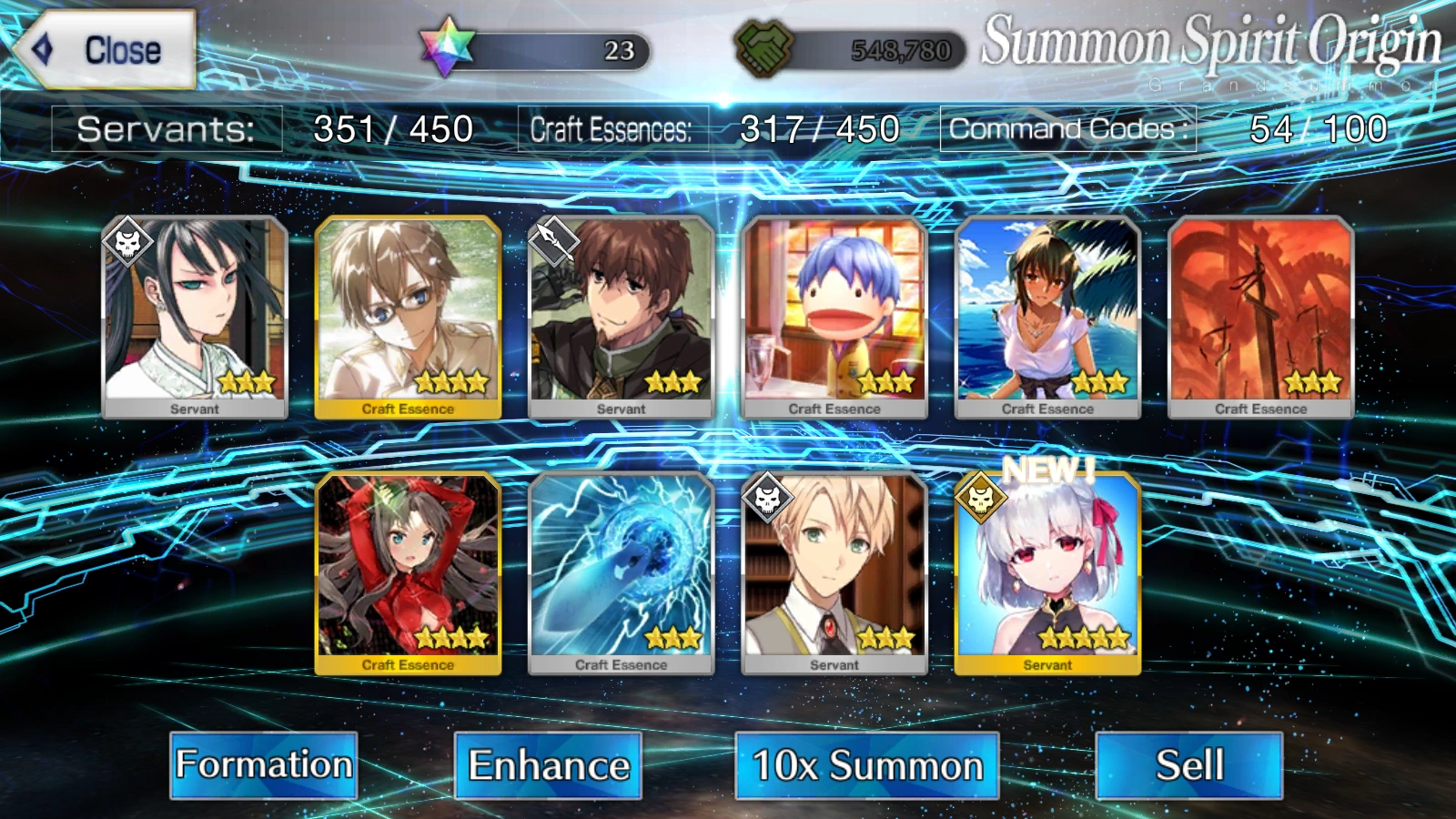Image resolution: width=1456 pixels, height=819 pixels.
Task: Open the Formation screen
Action: point(264,766)
